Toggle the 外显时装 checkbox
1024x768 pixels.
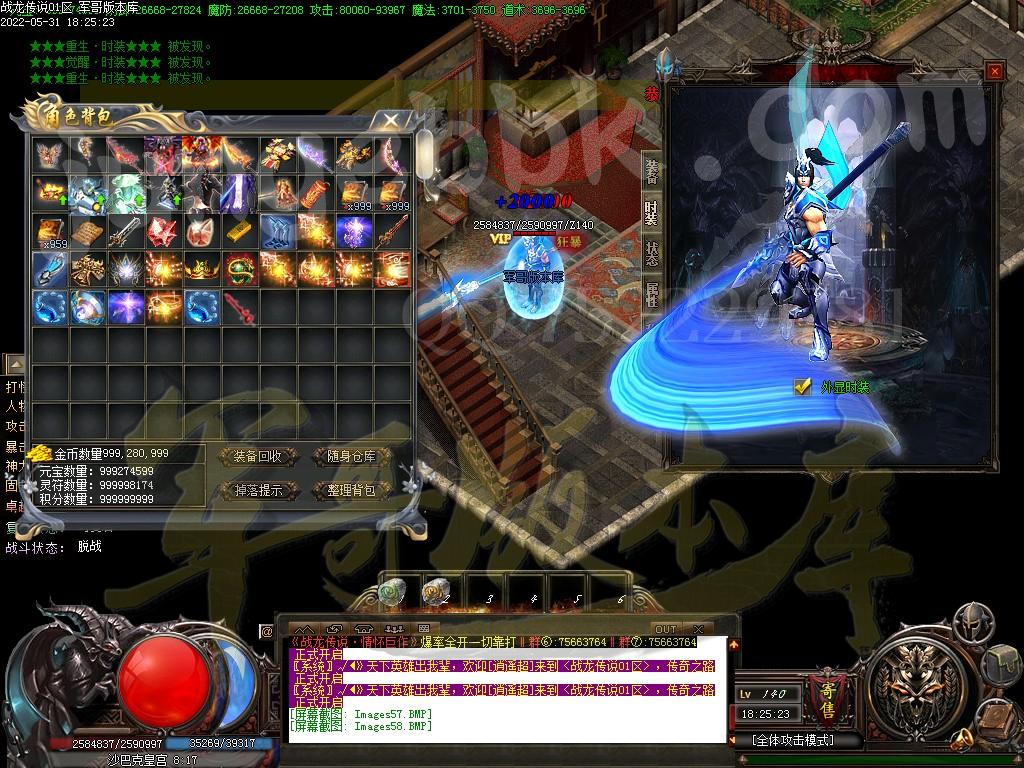(x=802, y=387)
